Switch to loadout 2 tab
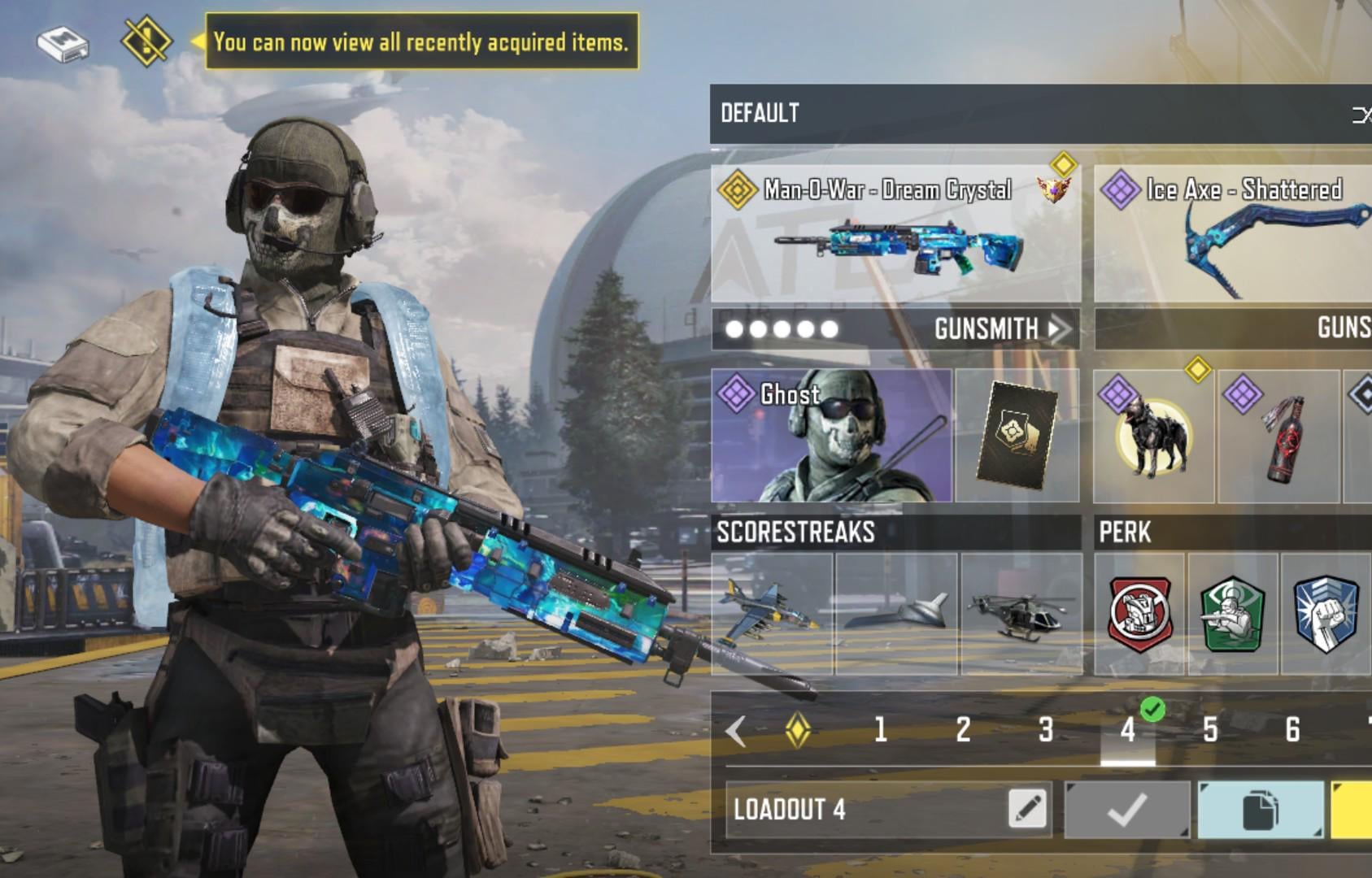Viewport: 1372px width, 878px height. point(963,730)
